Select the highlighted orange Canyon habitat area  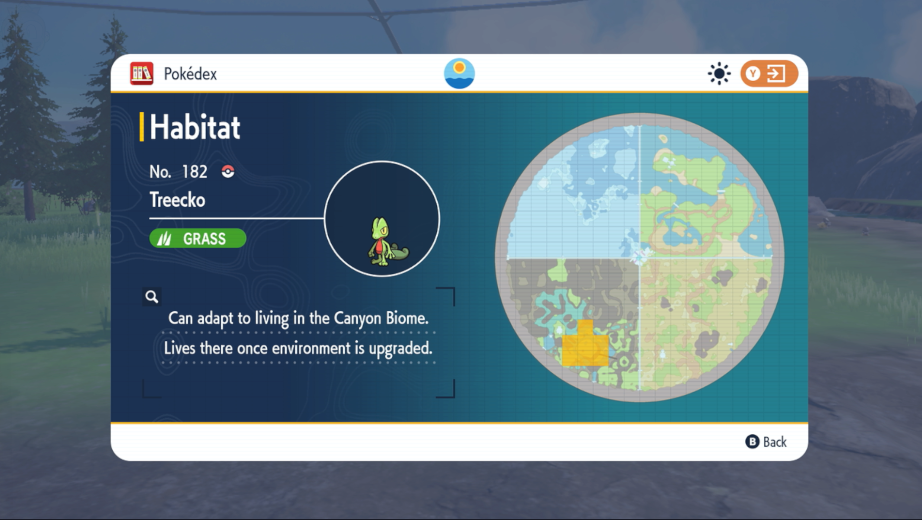[x=583, y=345]
